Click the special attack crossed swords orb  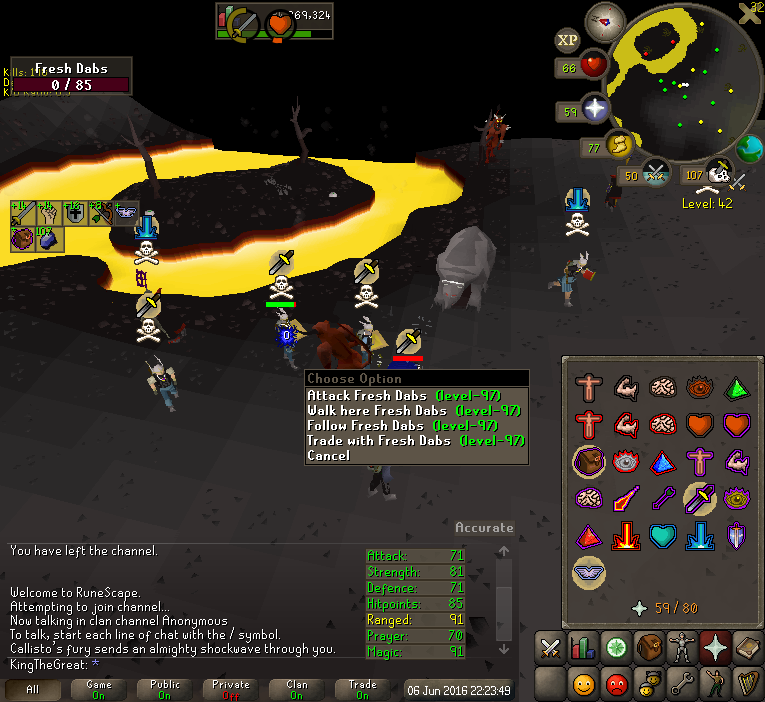(656, 173)
